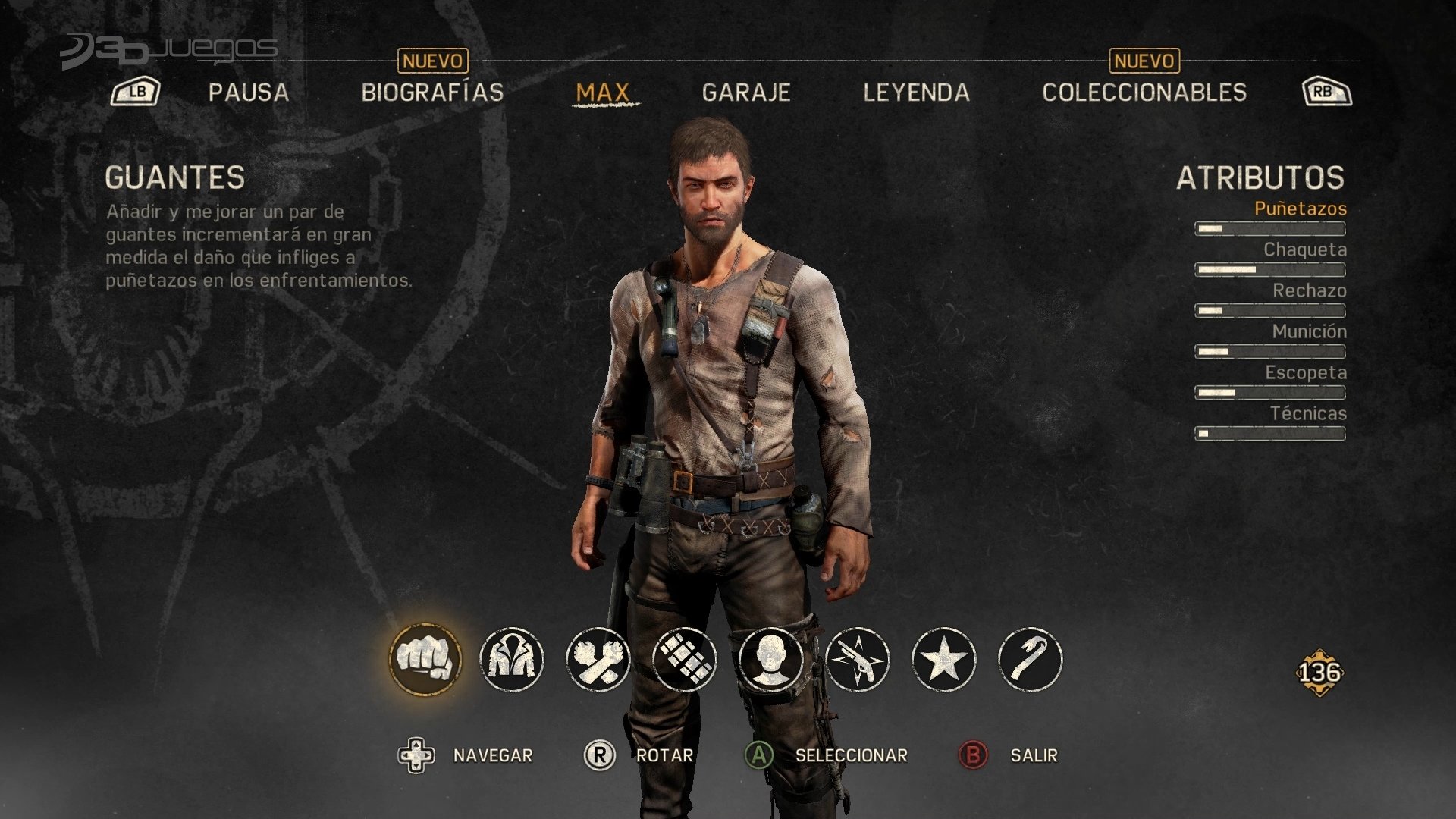1456x819 pixels.
Task: Choose the jacket upgrade icon
Action: click(x=512, y=659)
